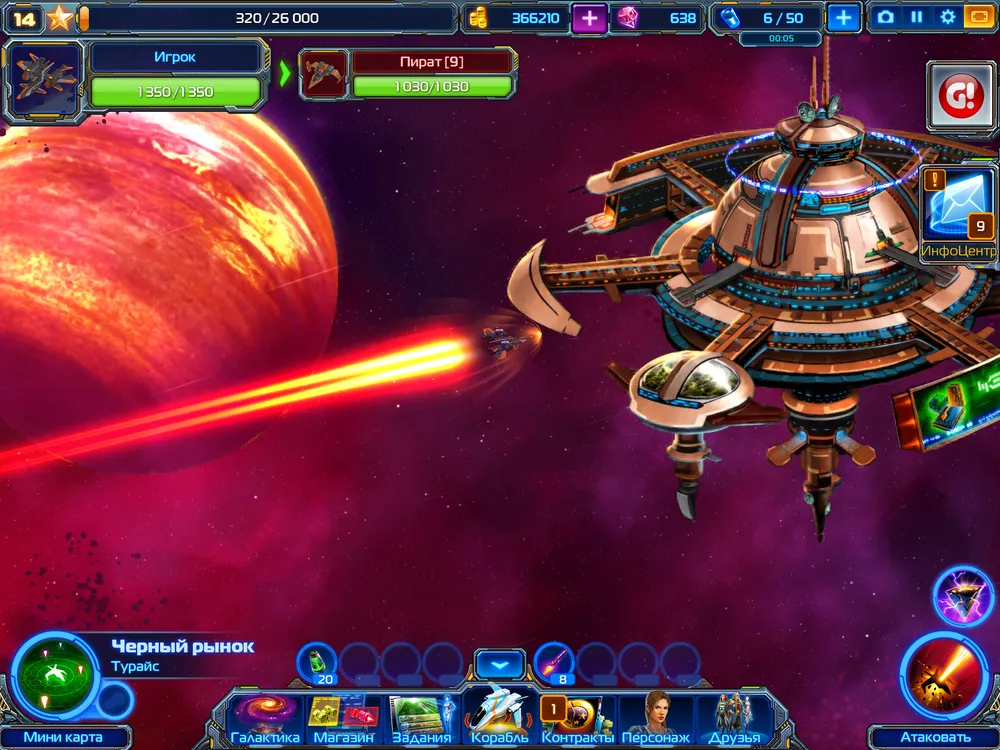Take a screenshot with the camera icon

pyautogui.click(x=885, y=18)
